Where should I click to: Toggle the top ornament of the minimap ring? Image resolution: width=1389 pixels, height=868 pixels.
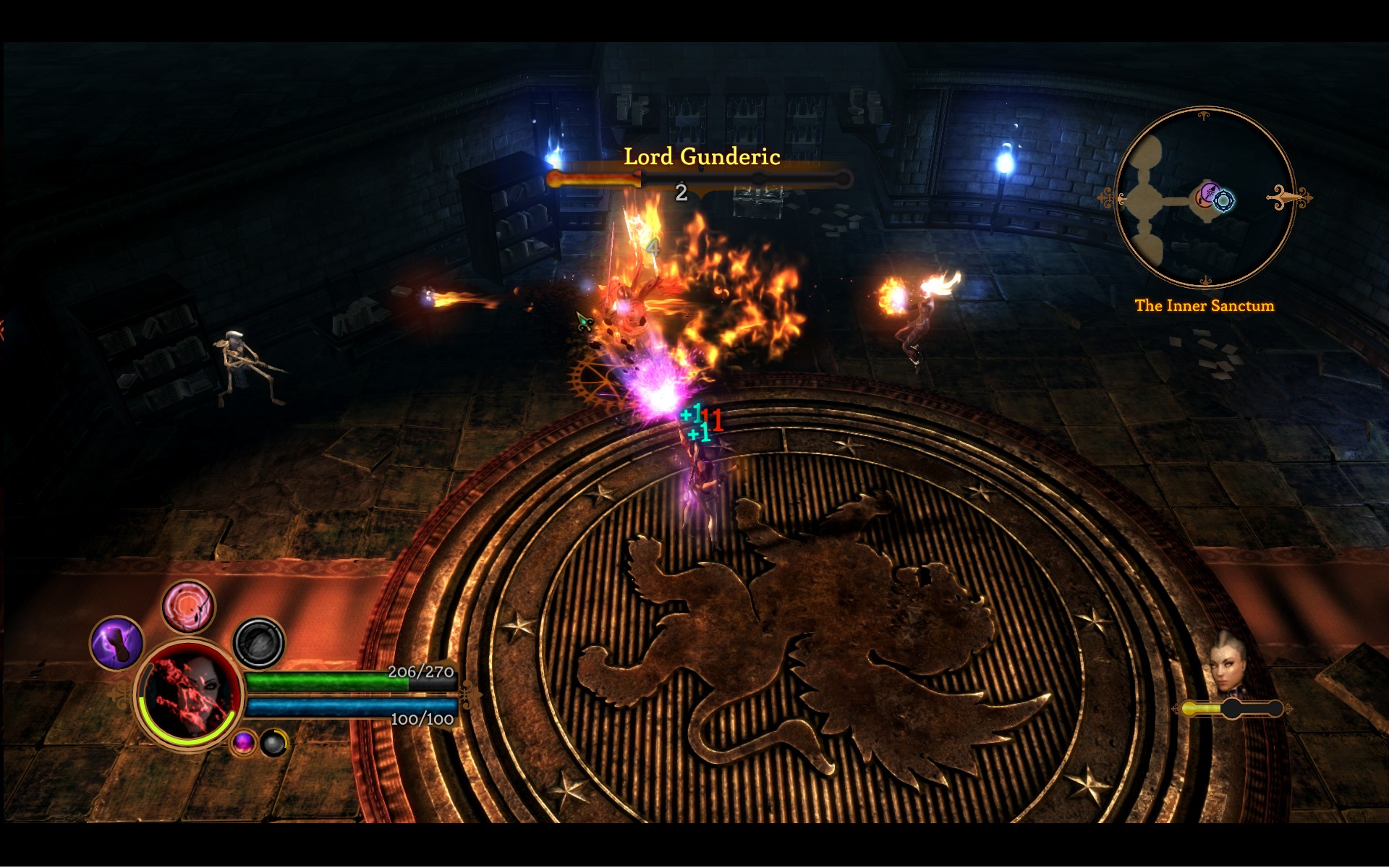tap(1203, 116)
